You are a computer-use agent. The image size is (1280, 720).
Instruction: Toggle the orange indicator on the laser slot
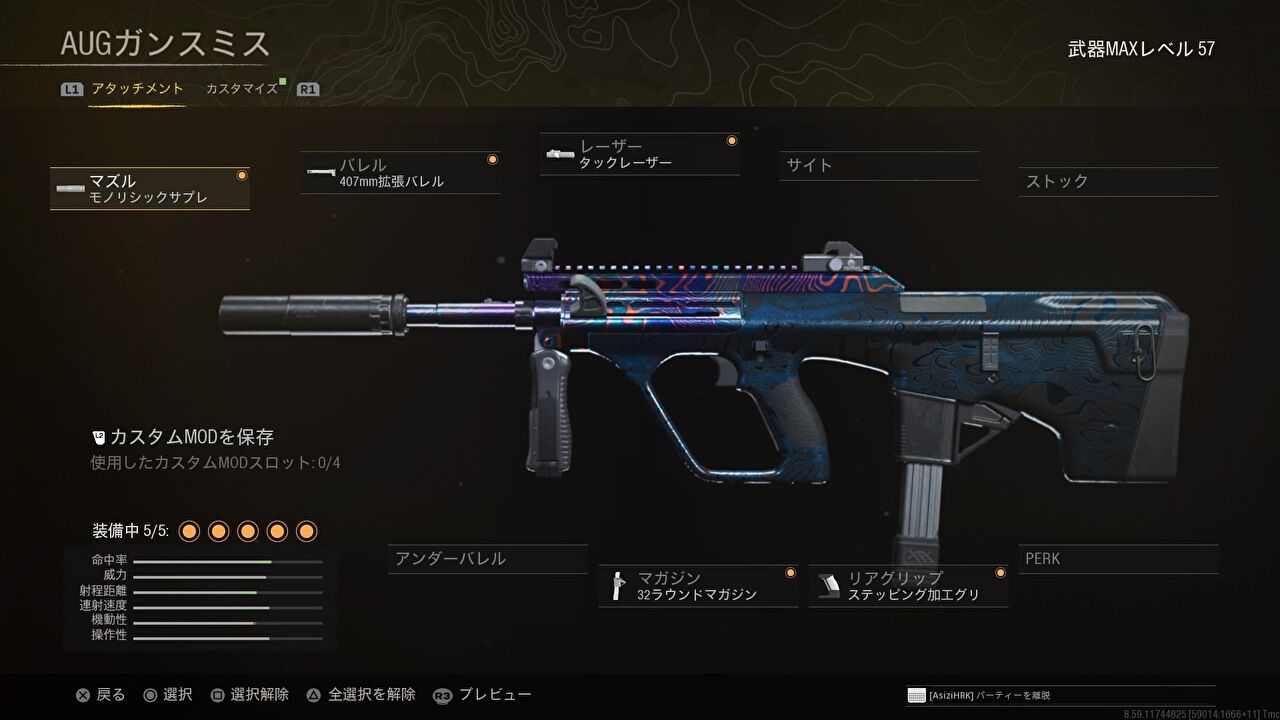coord(731,141)
